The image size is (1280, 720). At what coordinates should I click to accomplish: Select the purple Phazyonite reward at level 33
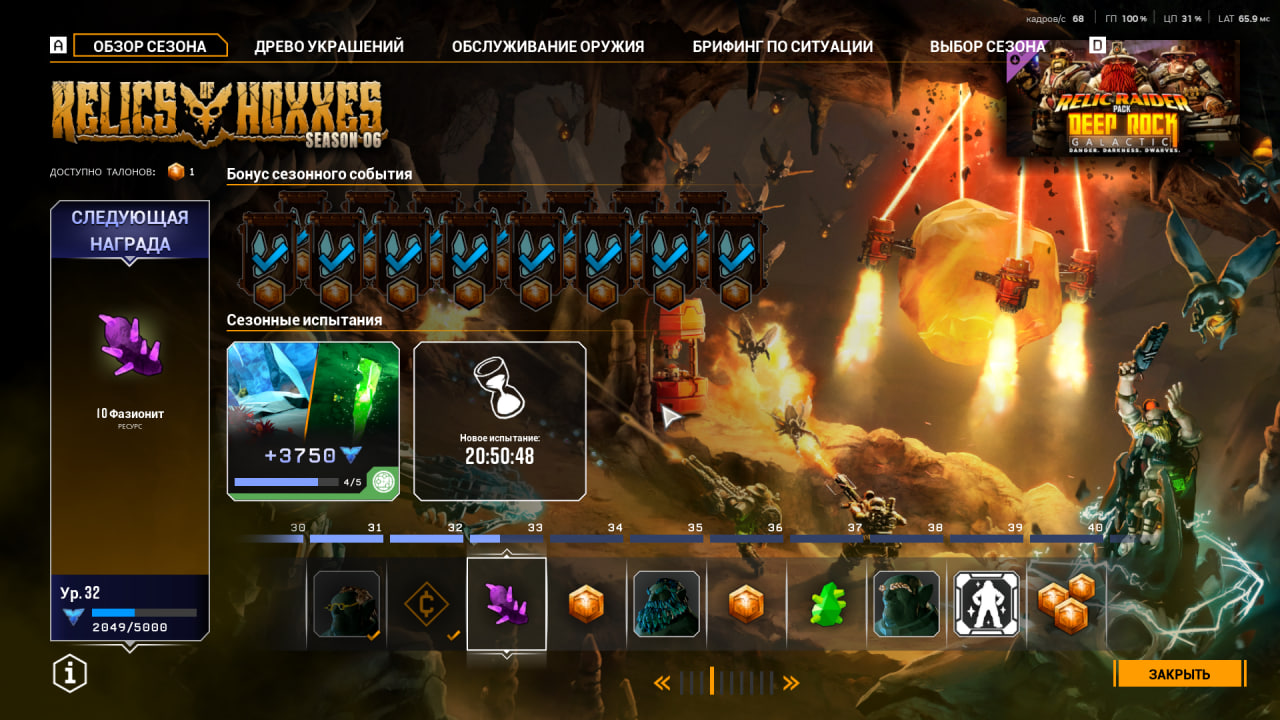click(x=506, y=604)
